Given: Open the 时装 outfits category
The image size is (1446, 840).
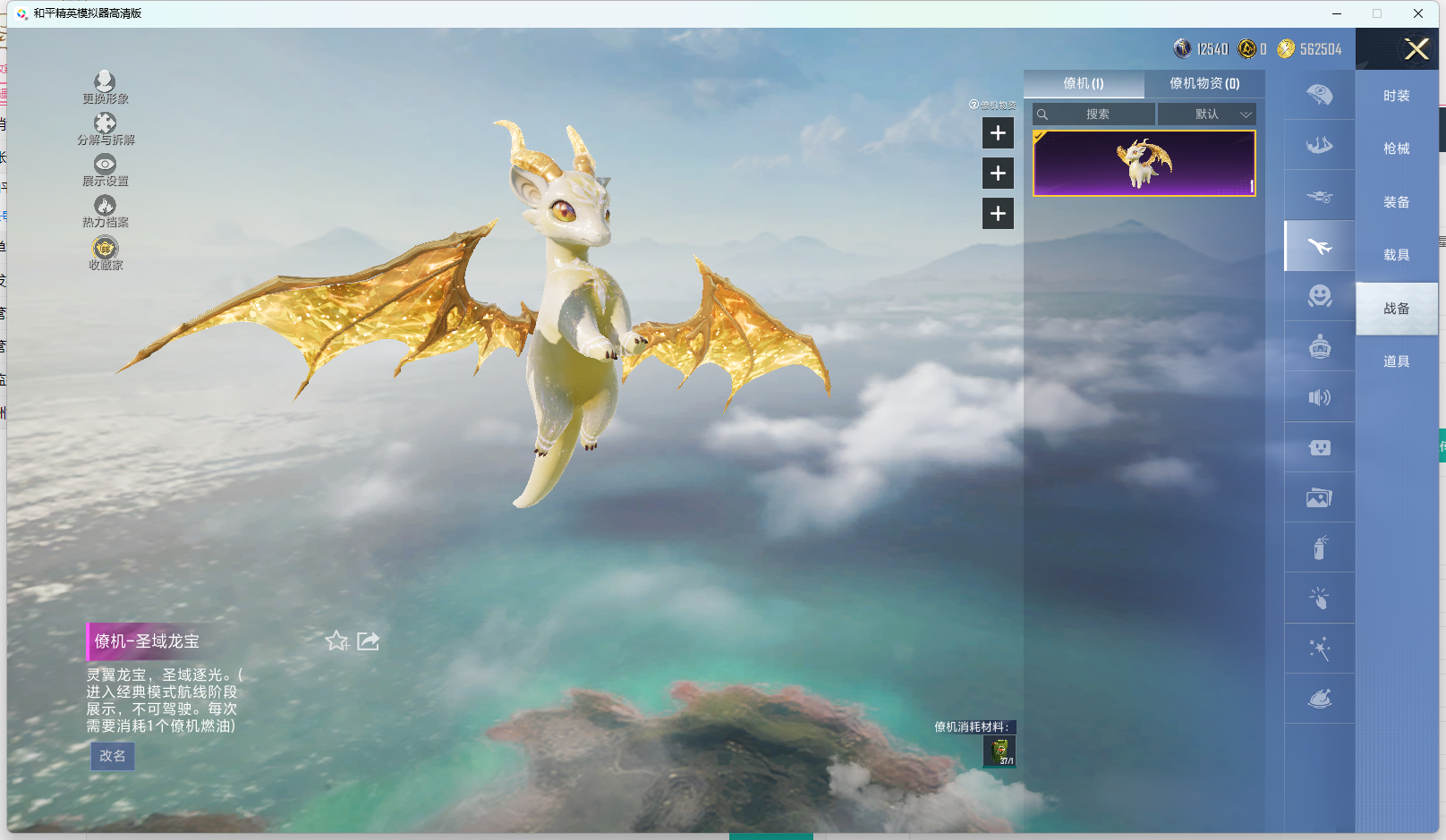Looking at the screenshot, I should point(1396,96).
